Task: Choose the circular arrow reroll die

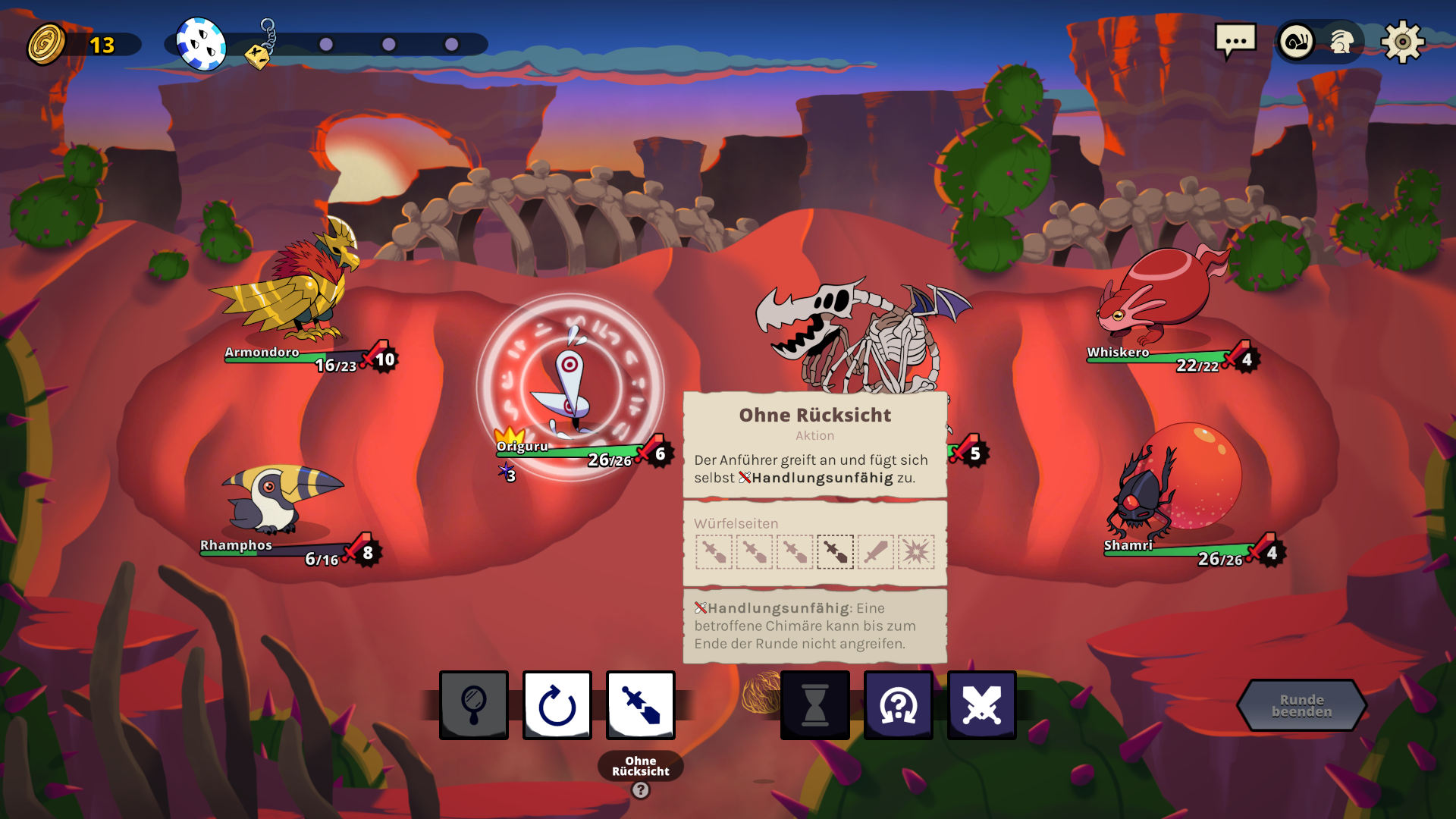Action: (x=557, y=705)
